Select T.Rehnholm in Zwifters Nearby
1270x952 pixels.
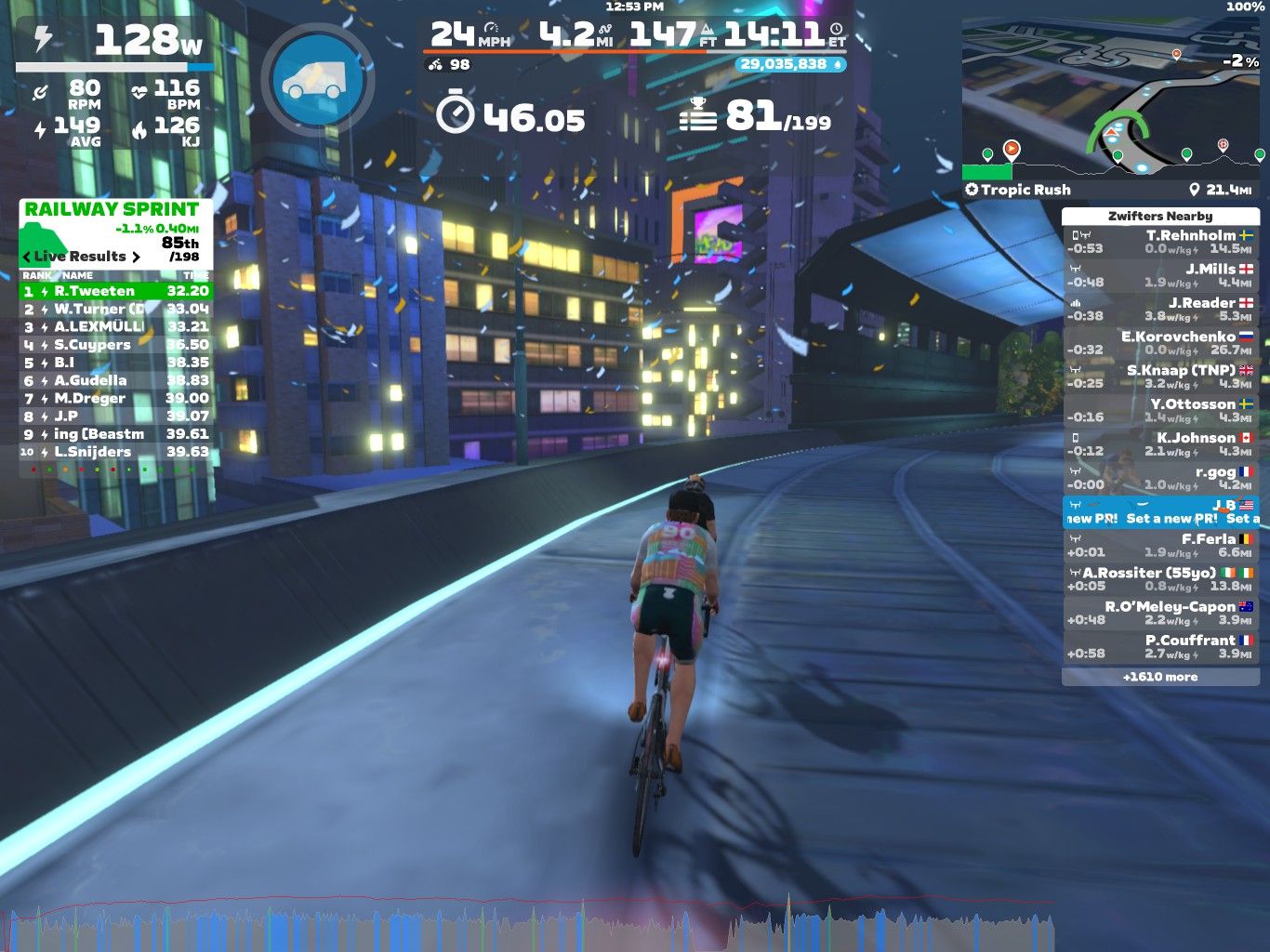coord(1160,242)
